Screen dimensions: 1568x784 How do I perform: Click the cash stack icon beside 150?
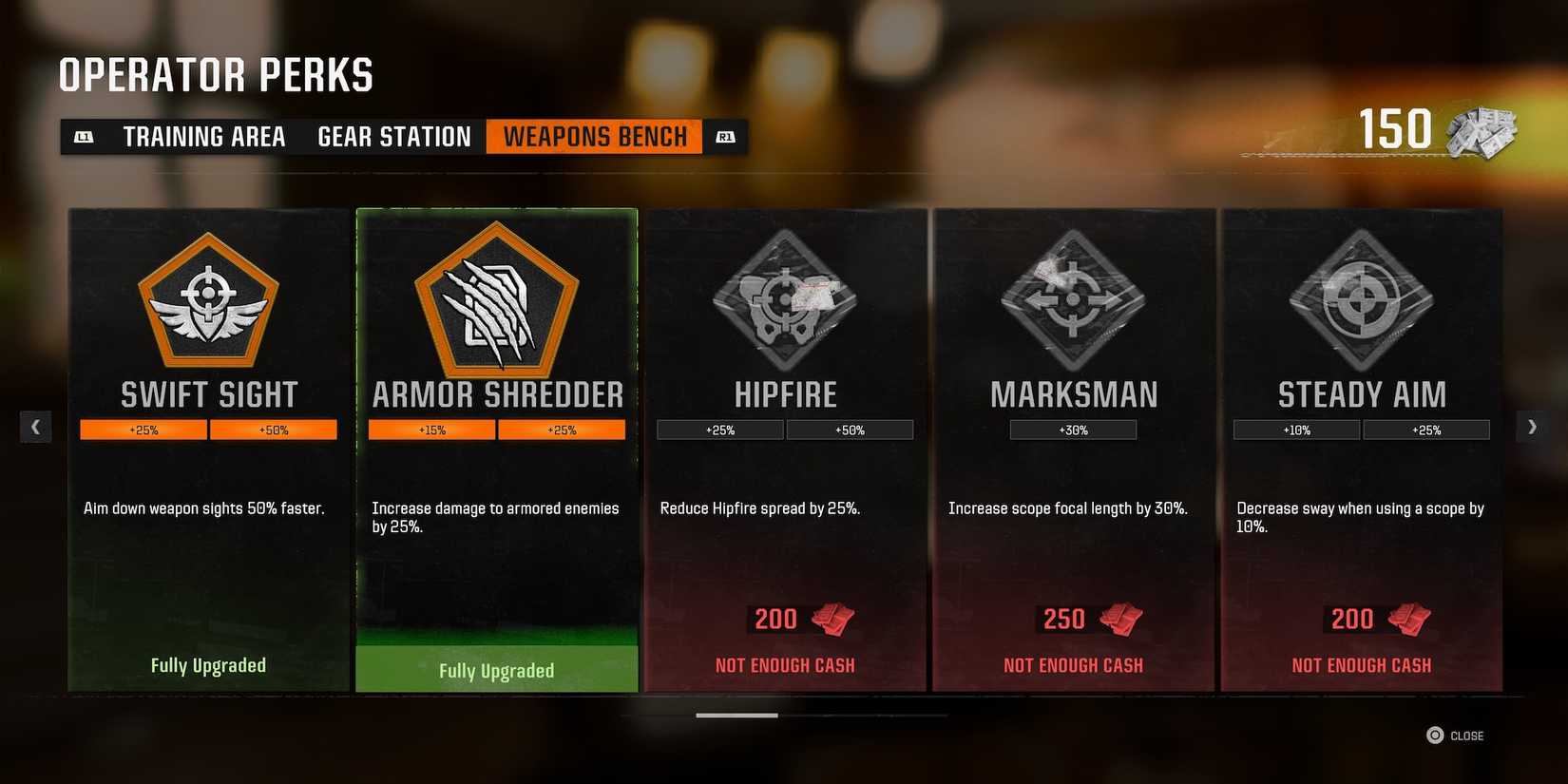click(1481, 131)
